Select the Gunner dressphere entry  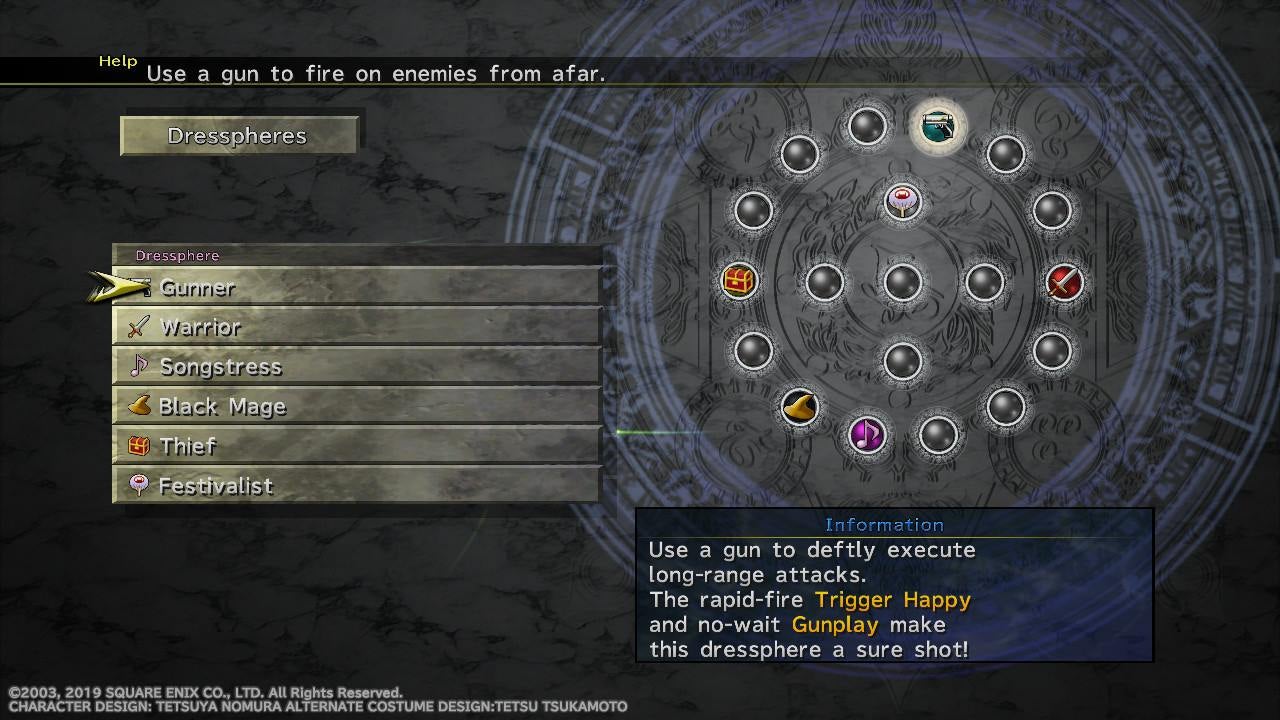click(357, 288)
